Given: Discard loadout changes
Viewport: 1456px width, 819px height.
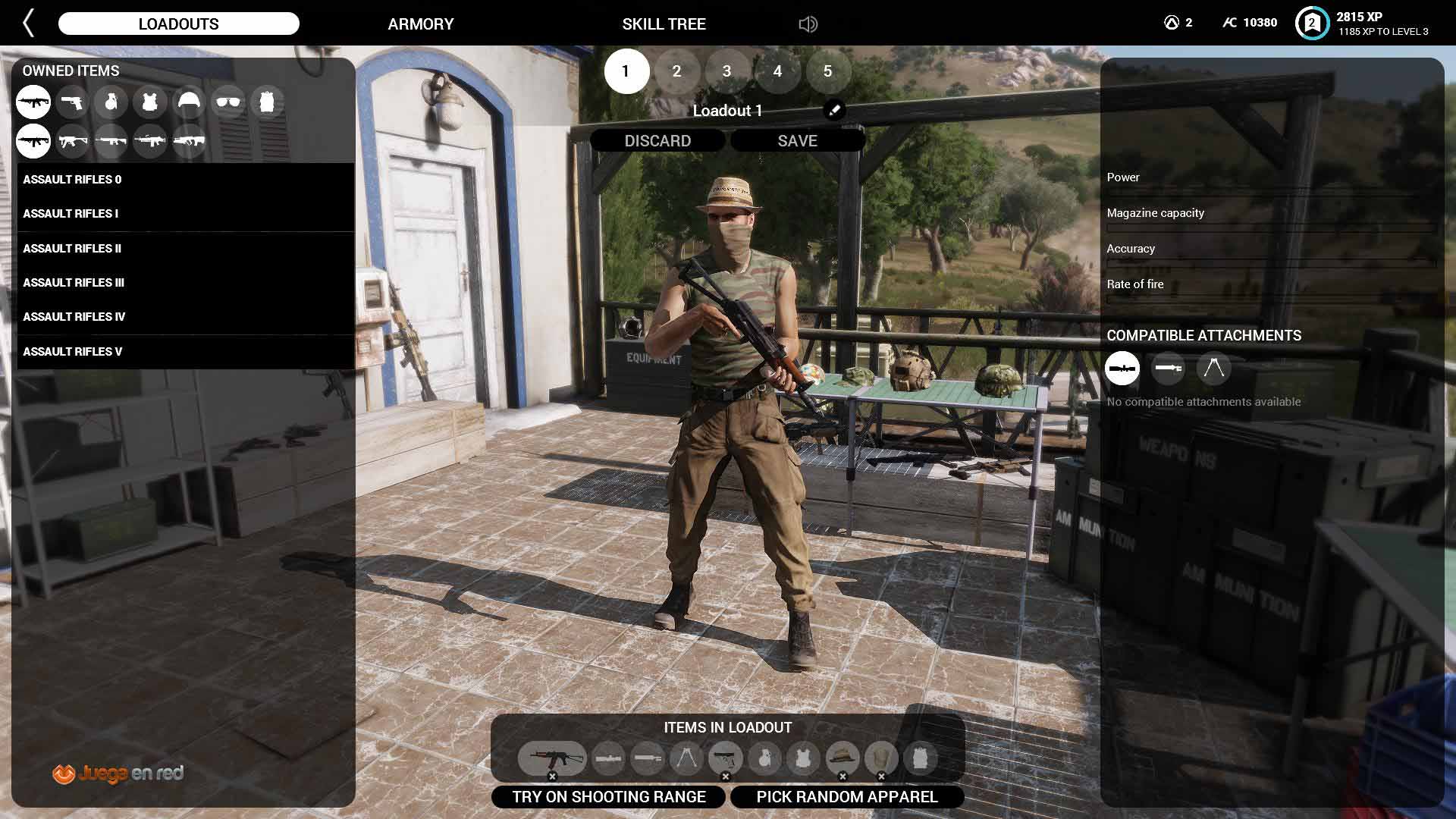Looking at the screenshot, I should click(657, 141).
